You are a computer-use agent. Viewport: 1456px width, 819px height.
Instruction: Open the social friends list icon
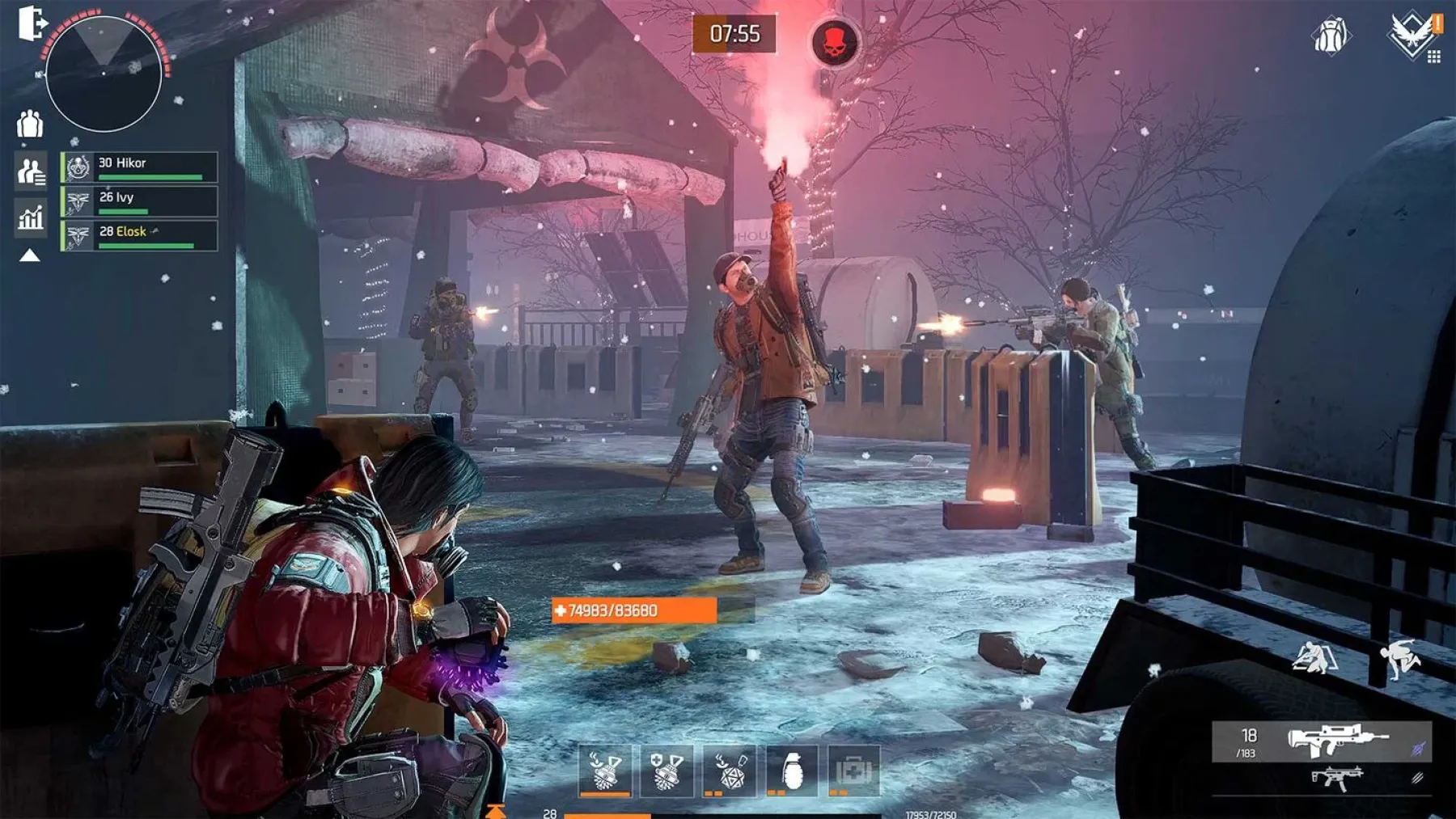(x=30, y=170)
